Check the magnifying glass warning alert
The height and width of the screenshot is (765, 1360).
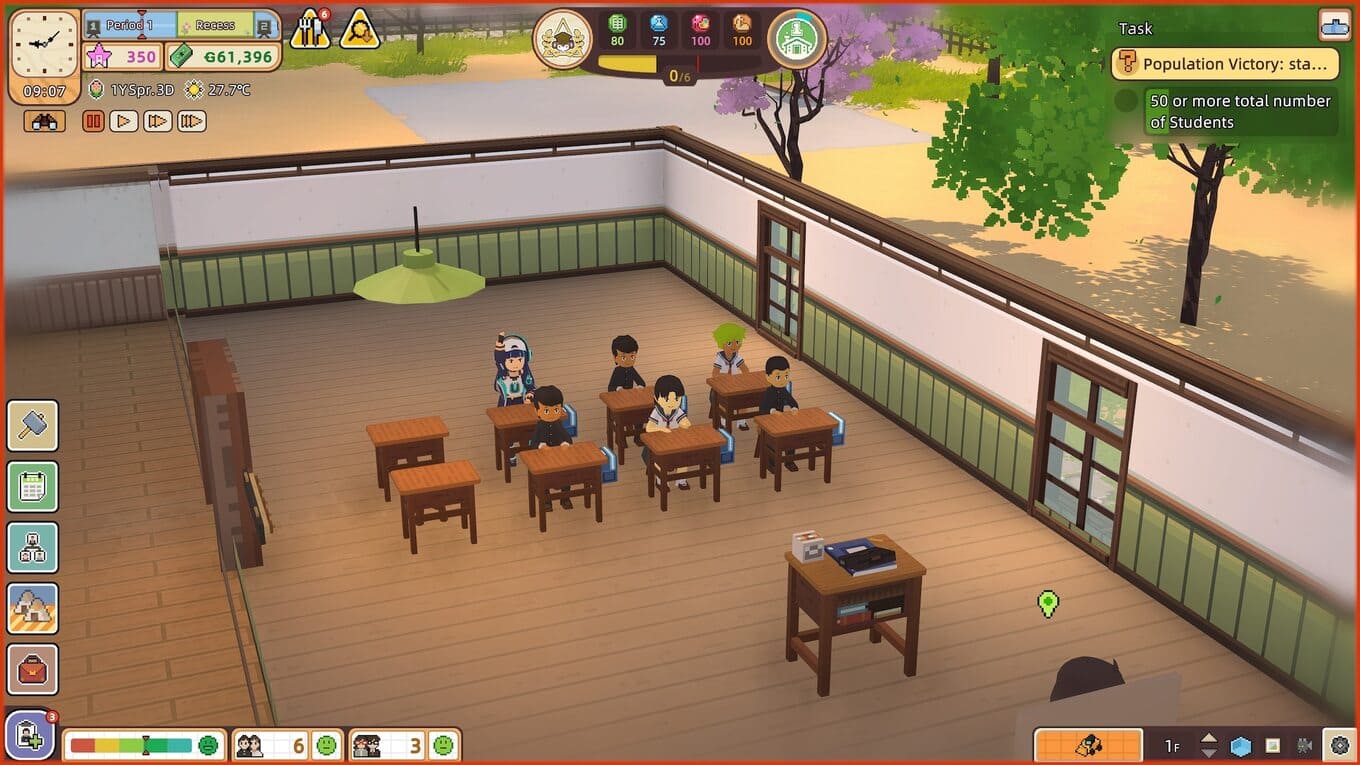(x=359, y=31)
